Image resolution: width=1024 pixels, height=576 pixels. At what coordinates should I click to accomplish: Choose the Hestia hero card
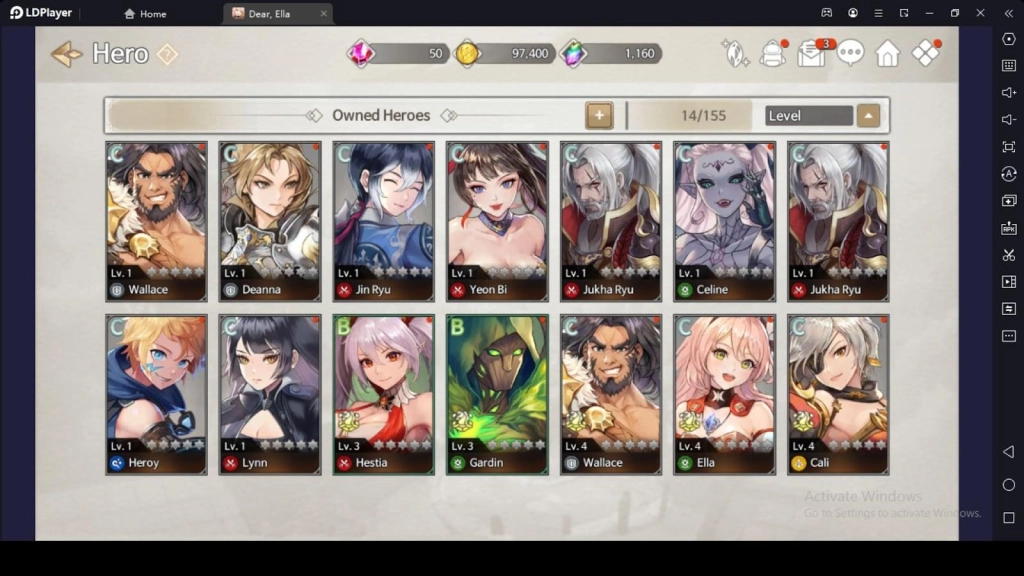383,394
